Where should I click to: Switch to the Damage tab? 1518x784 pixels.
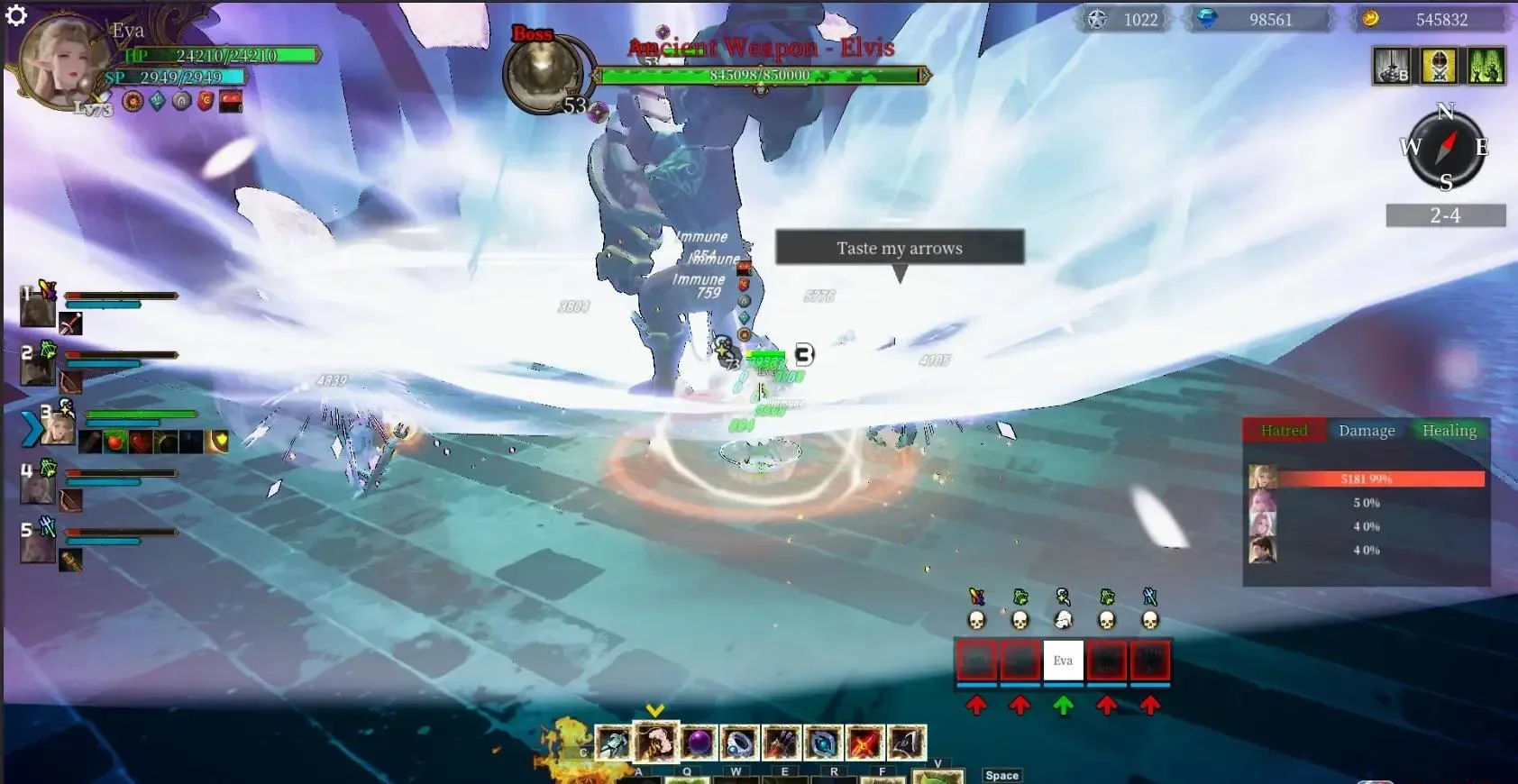point(1367,431)
